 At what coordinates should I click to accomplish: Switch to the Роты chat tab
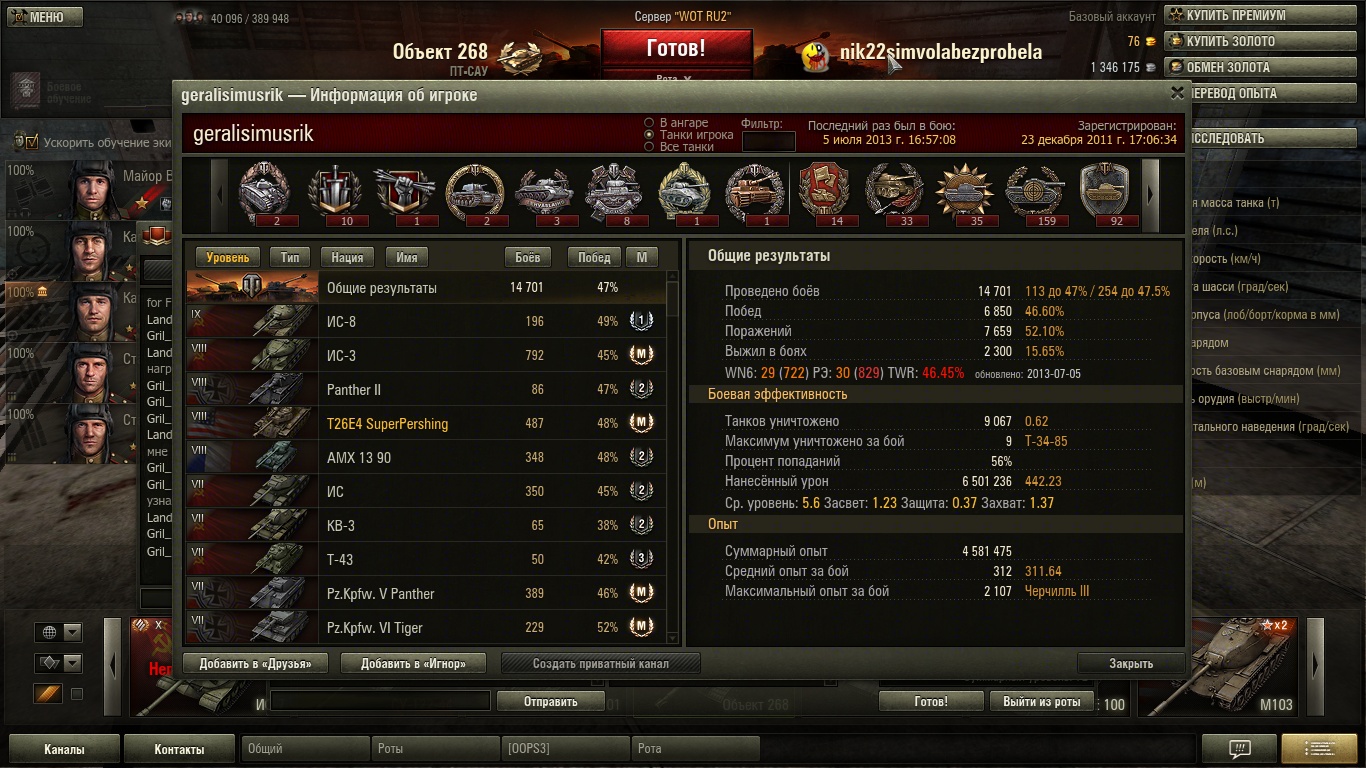click(x=435, y=748)
